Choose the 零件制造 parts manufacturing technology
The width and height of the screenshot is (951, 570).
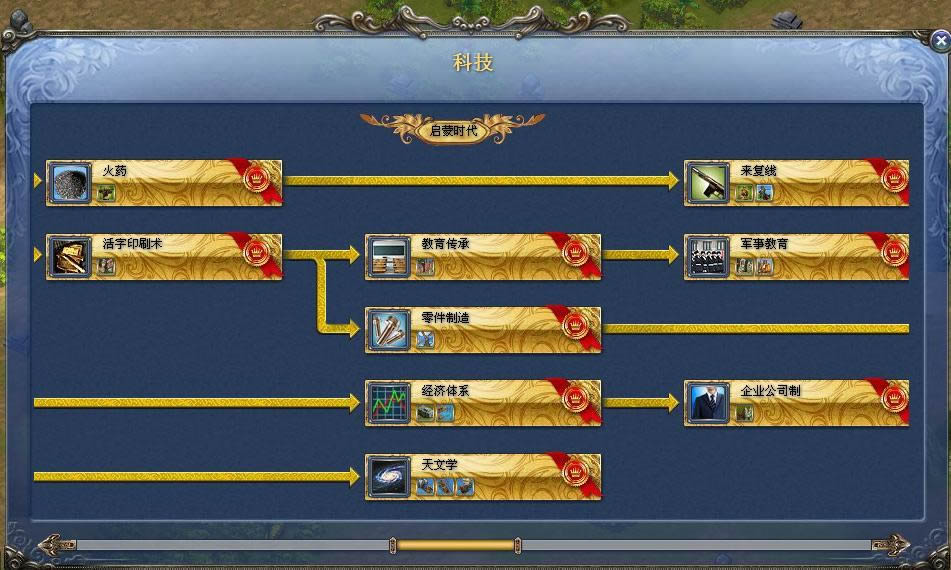pos(483,329)
